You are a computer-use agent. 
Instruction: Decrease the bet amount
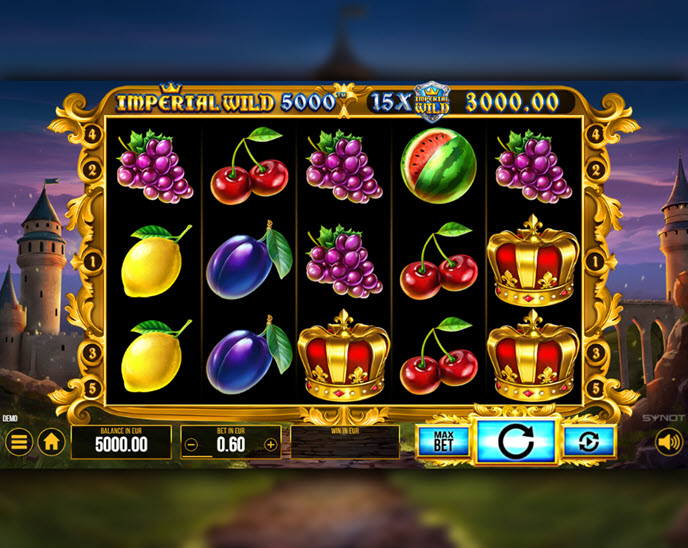click(192, 444)
